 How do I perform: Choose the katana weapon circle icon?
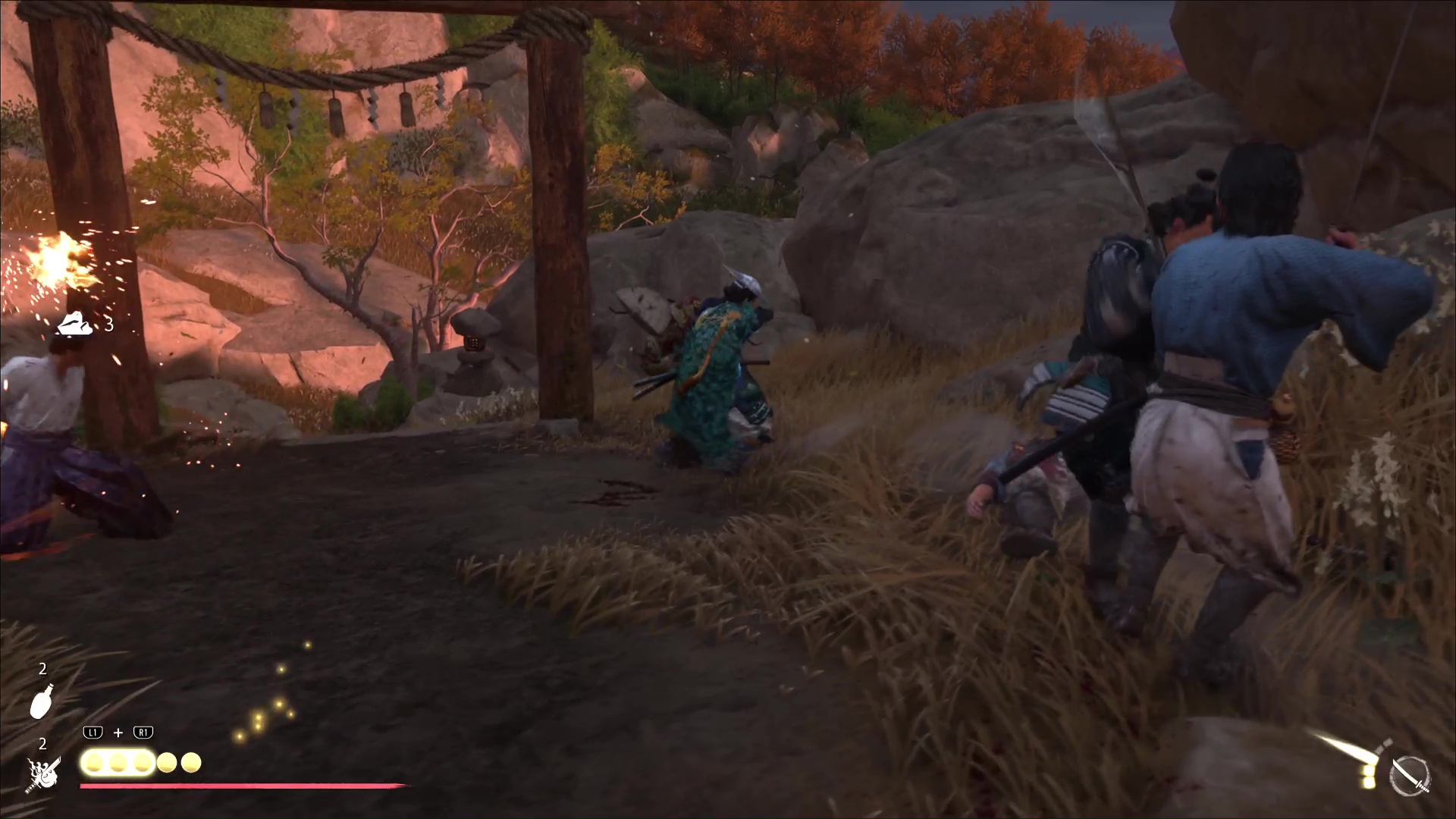(x=1410, y=777)
